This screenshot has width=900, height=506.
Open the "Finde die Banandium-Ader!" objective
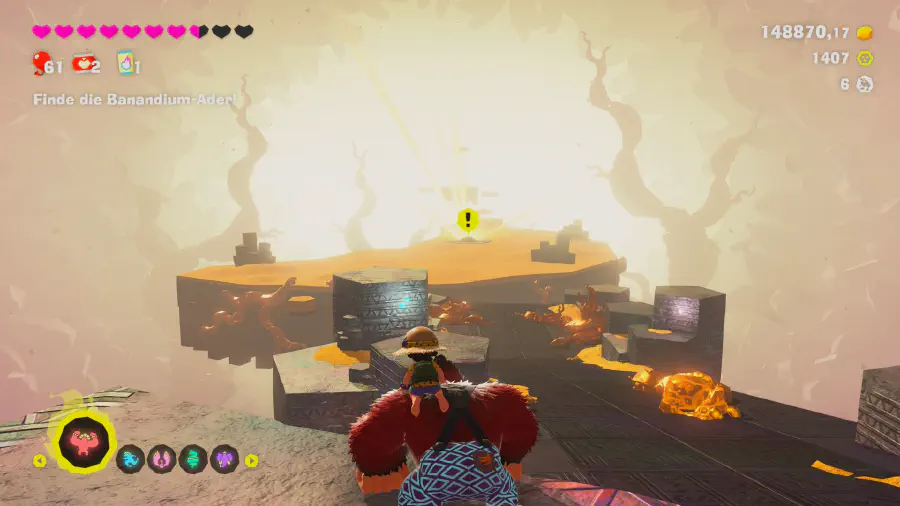[x=140, y=100]
